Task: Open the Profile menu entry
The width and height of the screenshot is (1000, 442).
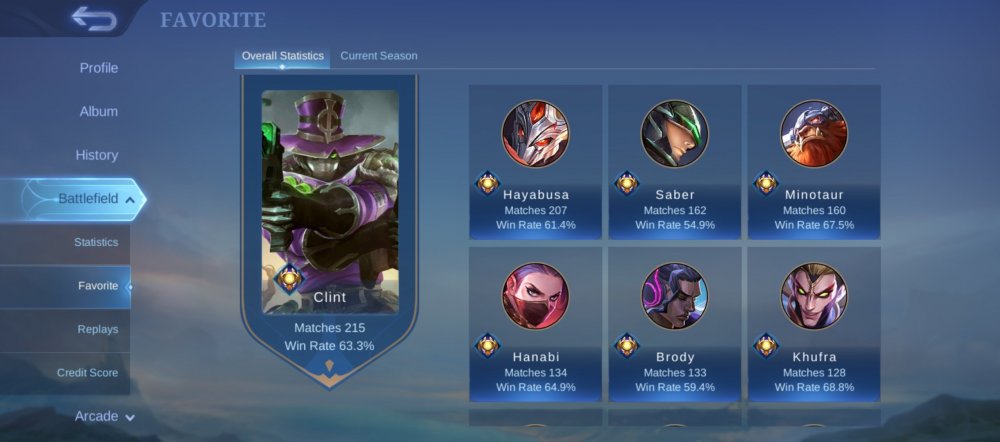Action: click(x=99, y=68)
